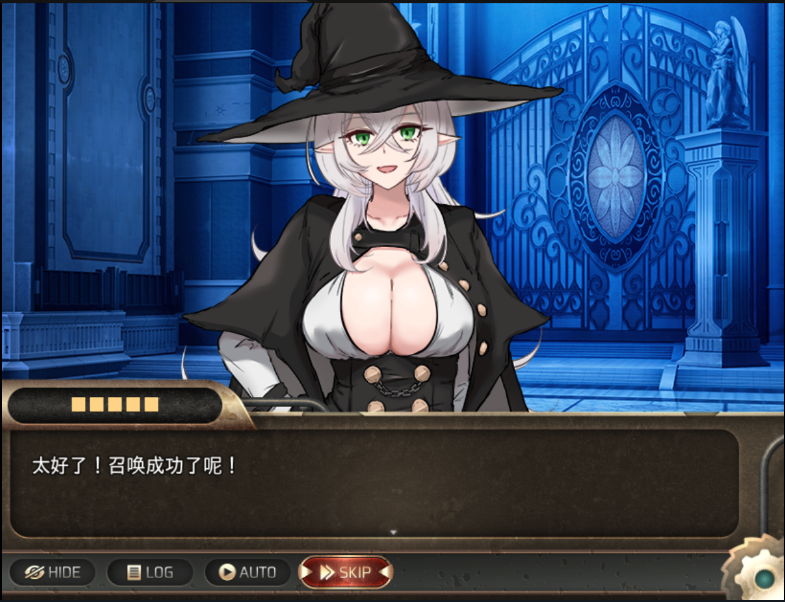Screen dimensions: 785x602
Task: Hide the dialogue window with HIDE
Action: tap(52, 572)
